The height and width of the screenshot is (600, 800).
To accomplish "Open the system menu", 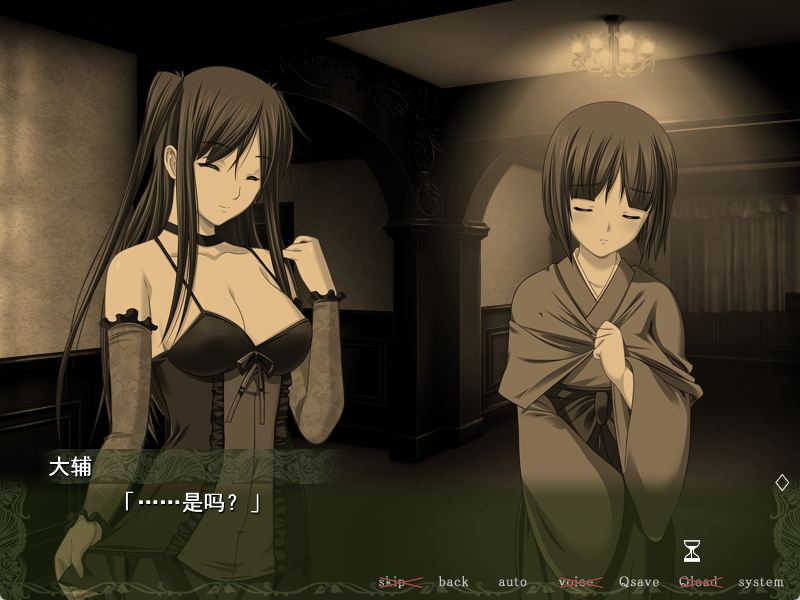I will pyautogui.click(x=761, y=582).
